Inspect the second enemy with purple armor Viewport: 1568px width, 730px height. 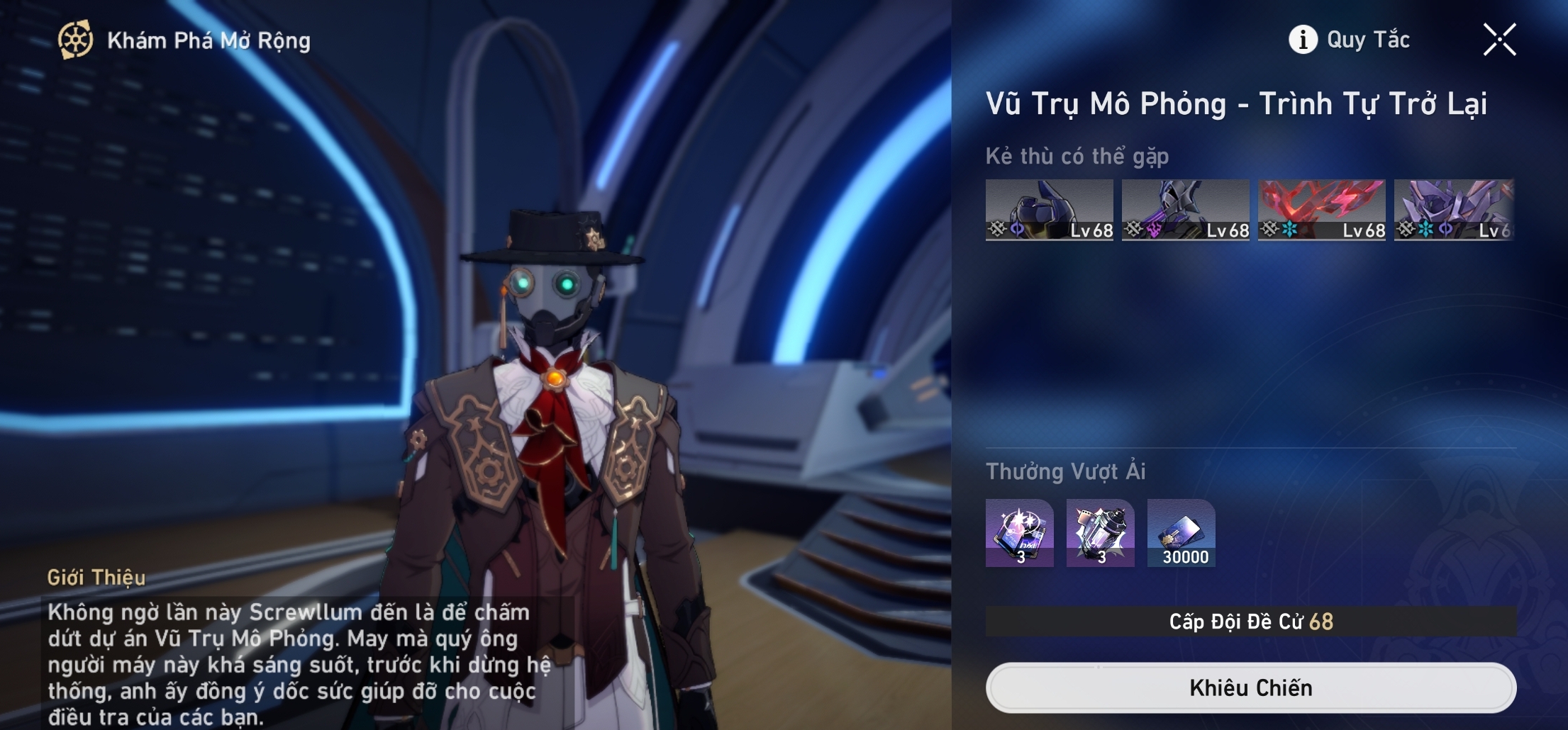point(1185,210)
